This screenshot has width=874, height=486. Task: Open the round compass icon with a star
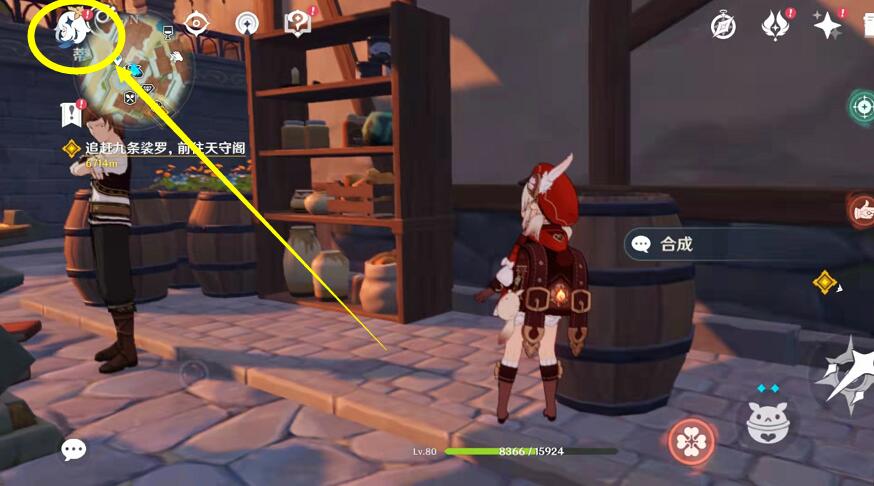pyautogui.click(x=247, y=23)
